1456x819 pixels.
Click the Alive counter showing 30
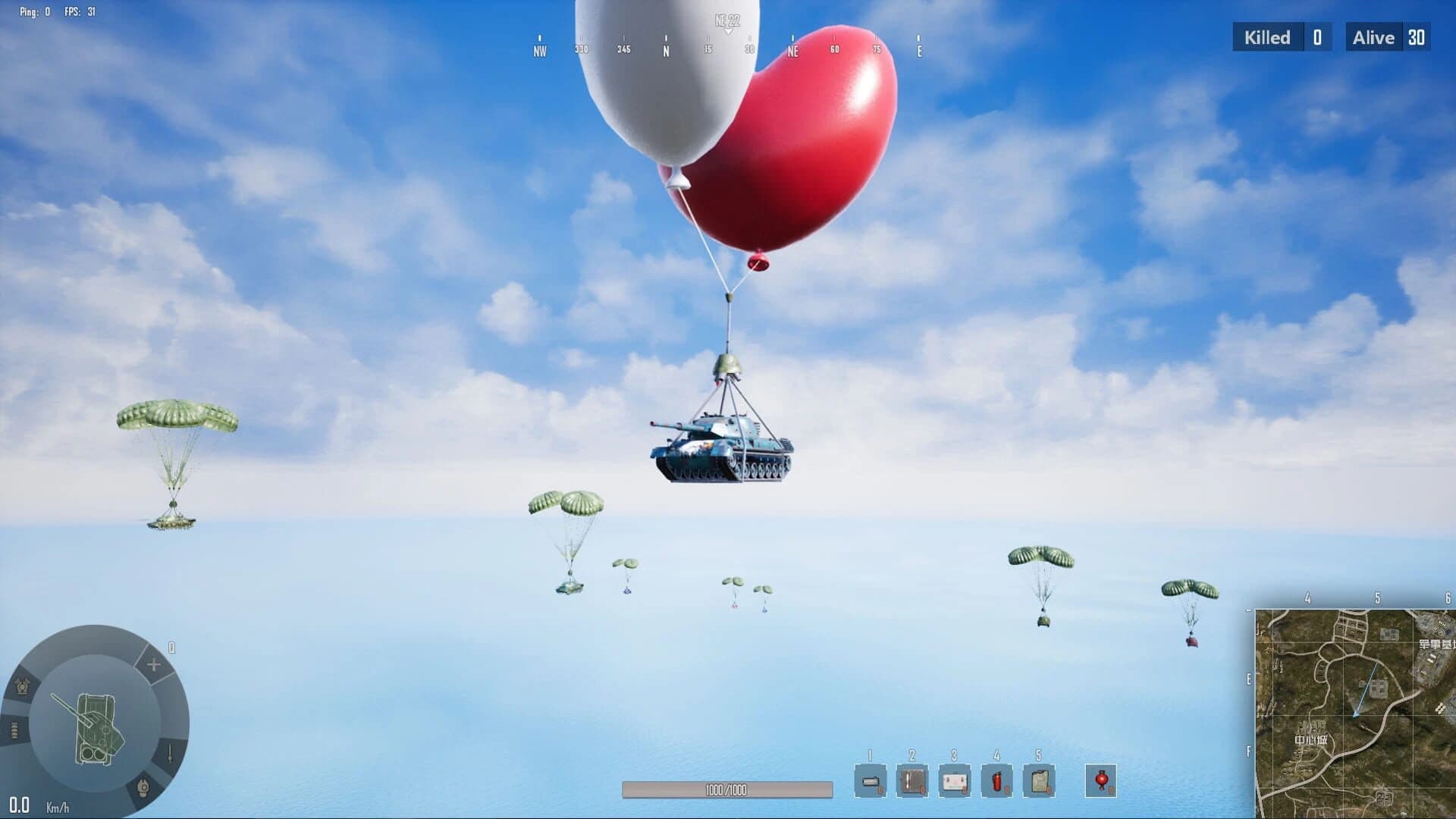tap(1386, 37)
